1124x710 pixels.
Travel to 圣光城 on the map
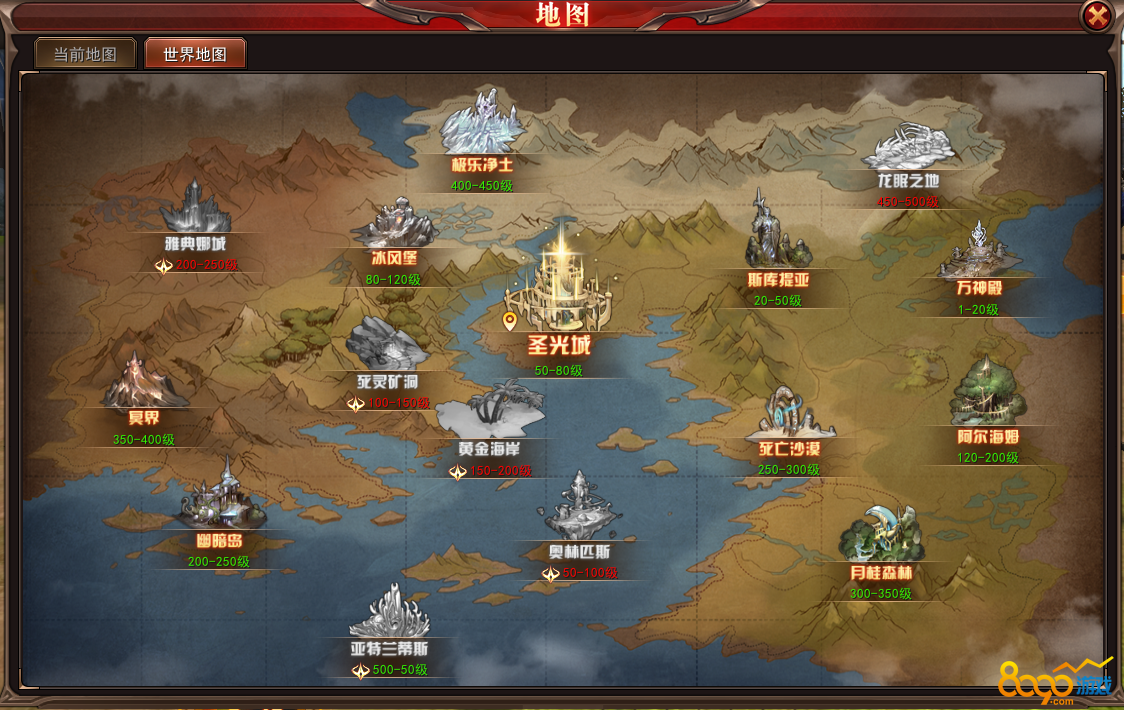pyautogui.click(x=558, y=289)
